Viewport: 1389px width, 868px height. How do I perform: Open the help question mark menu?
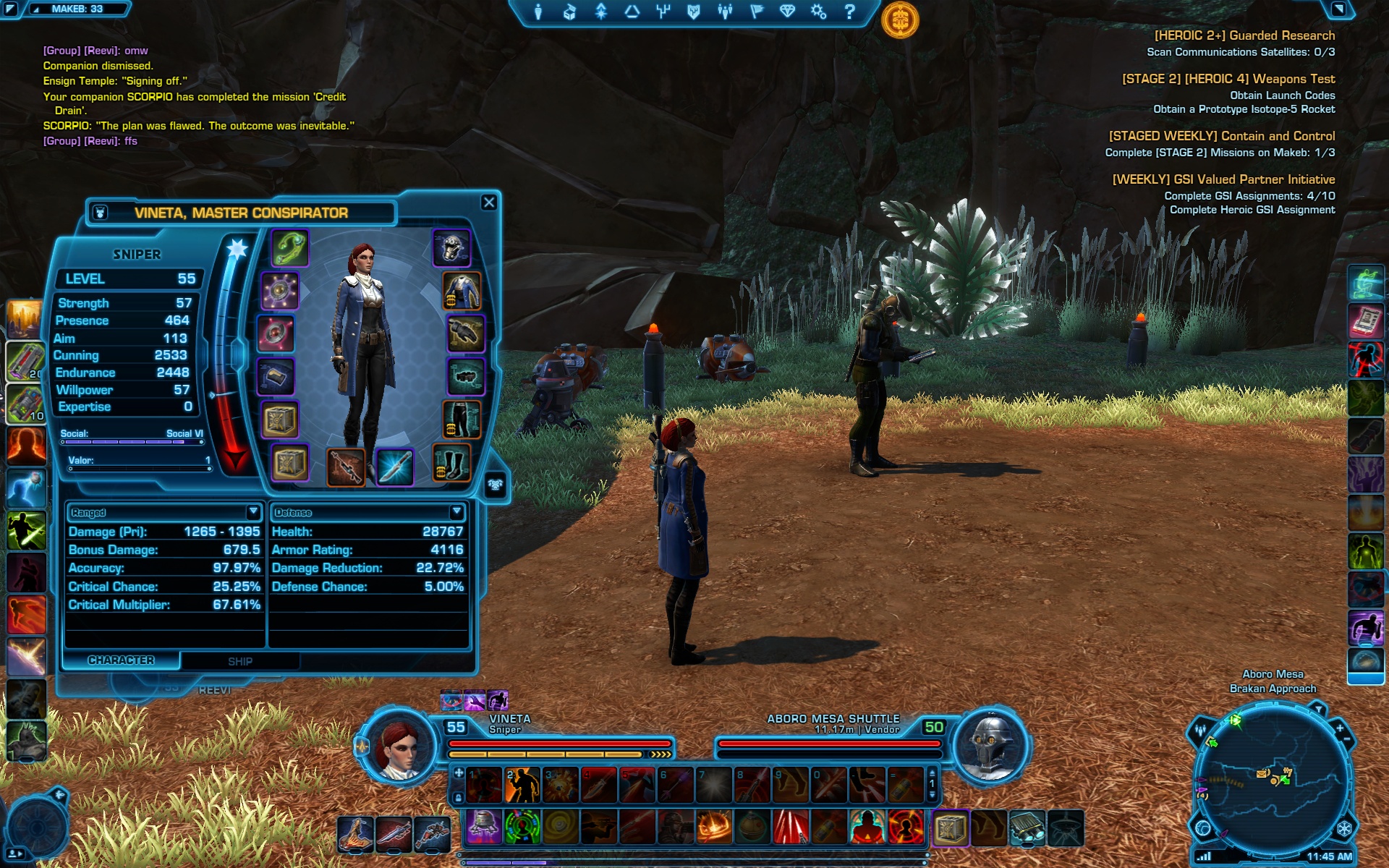coord(850,12)
